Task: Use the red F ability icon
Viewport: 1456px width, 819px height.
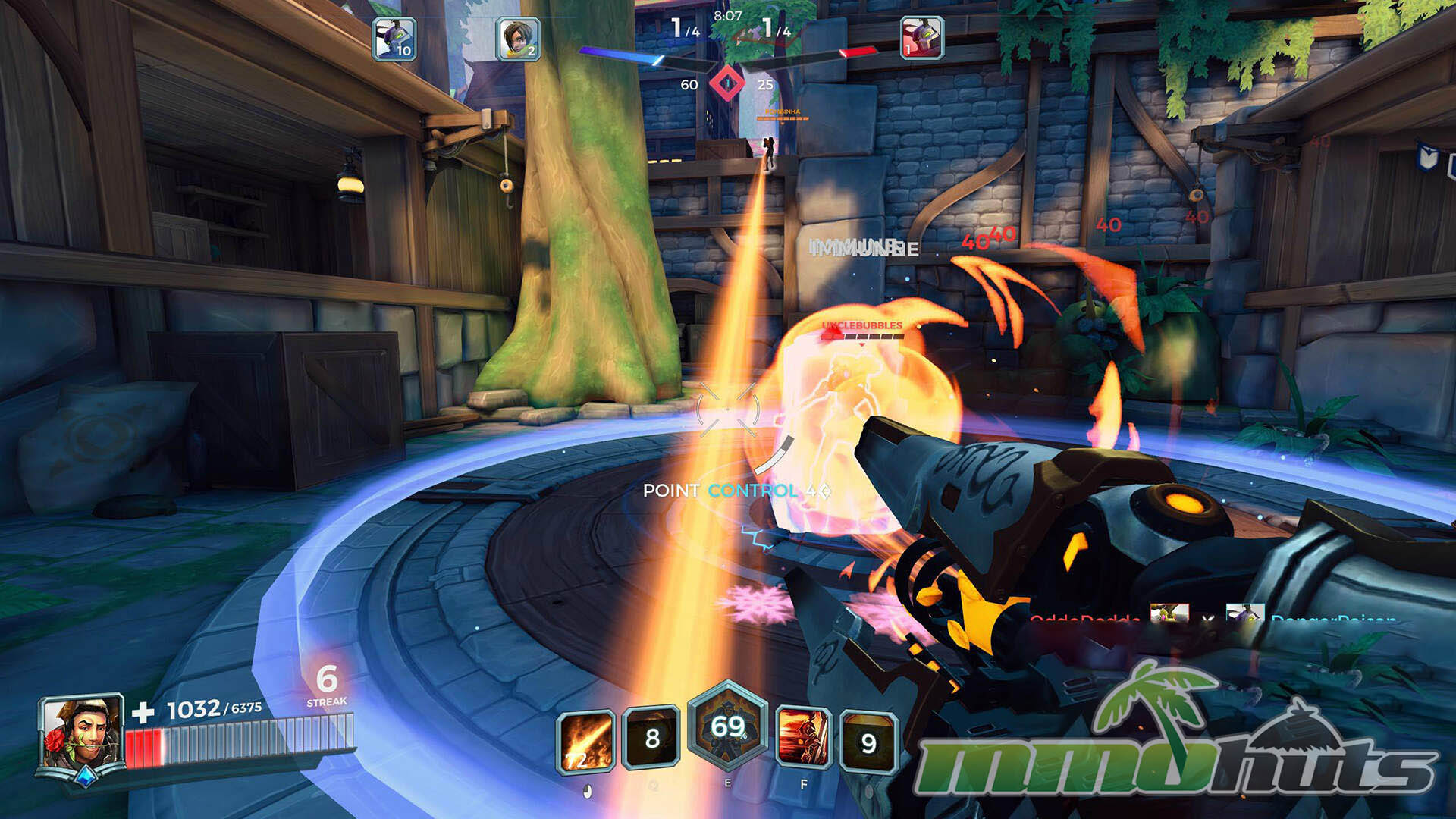Action: click(x=803, y=738)
